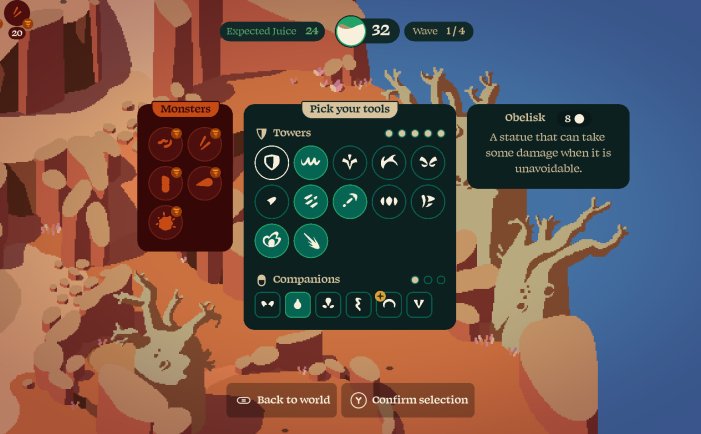Pick the squiggle line companion
Image resolution: width=701 pixels, height=434 pixels.
[x=359, y=305]
